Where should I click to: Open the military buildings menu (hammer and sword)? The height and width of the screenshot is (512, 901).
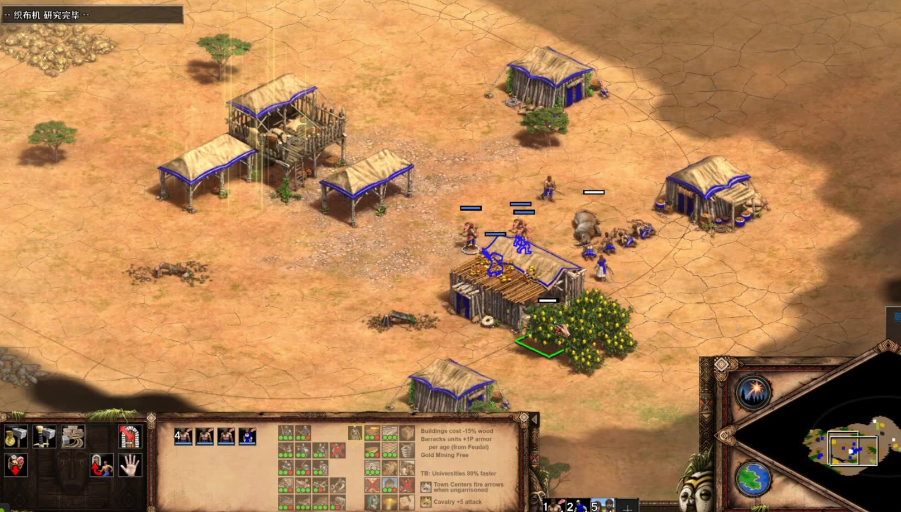click(x=44, y=436)
